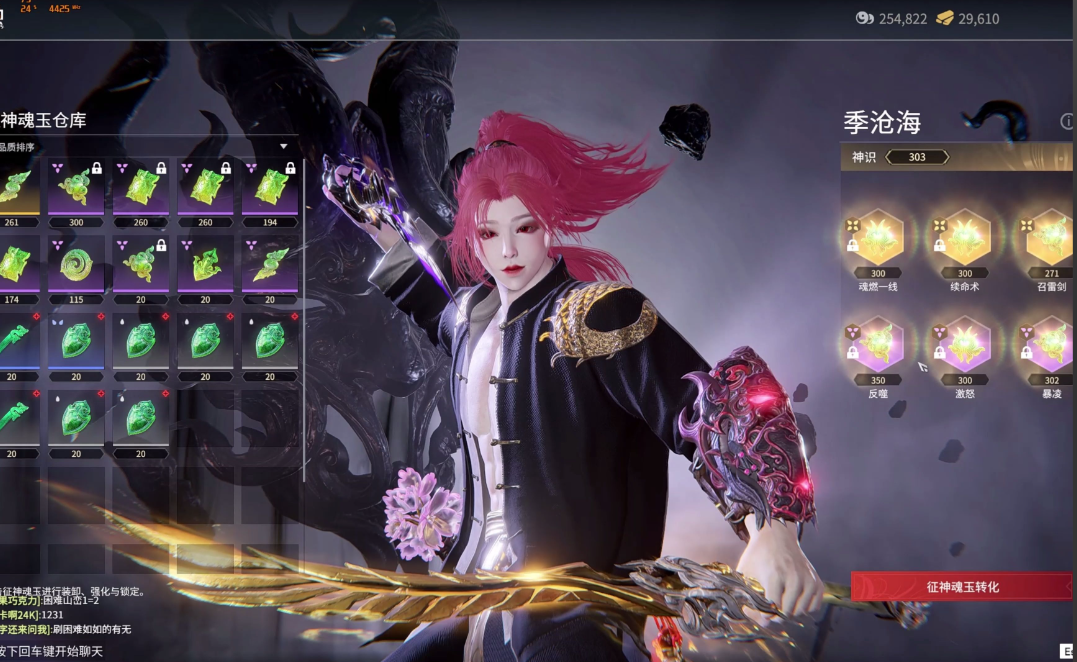
Task: Choose the 续命术 equipped jade
Action: click(964, 239)
